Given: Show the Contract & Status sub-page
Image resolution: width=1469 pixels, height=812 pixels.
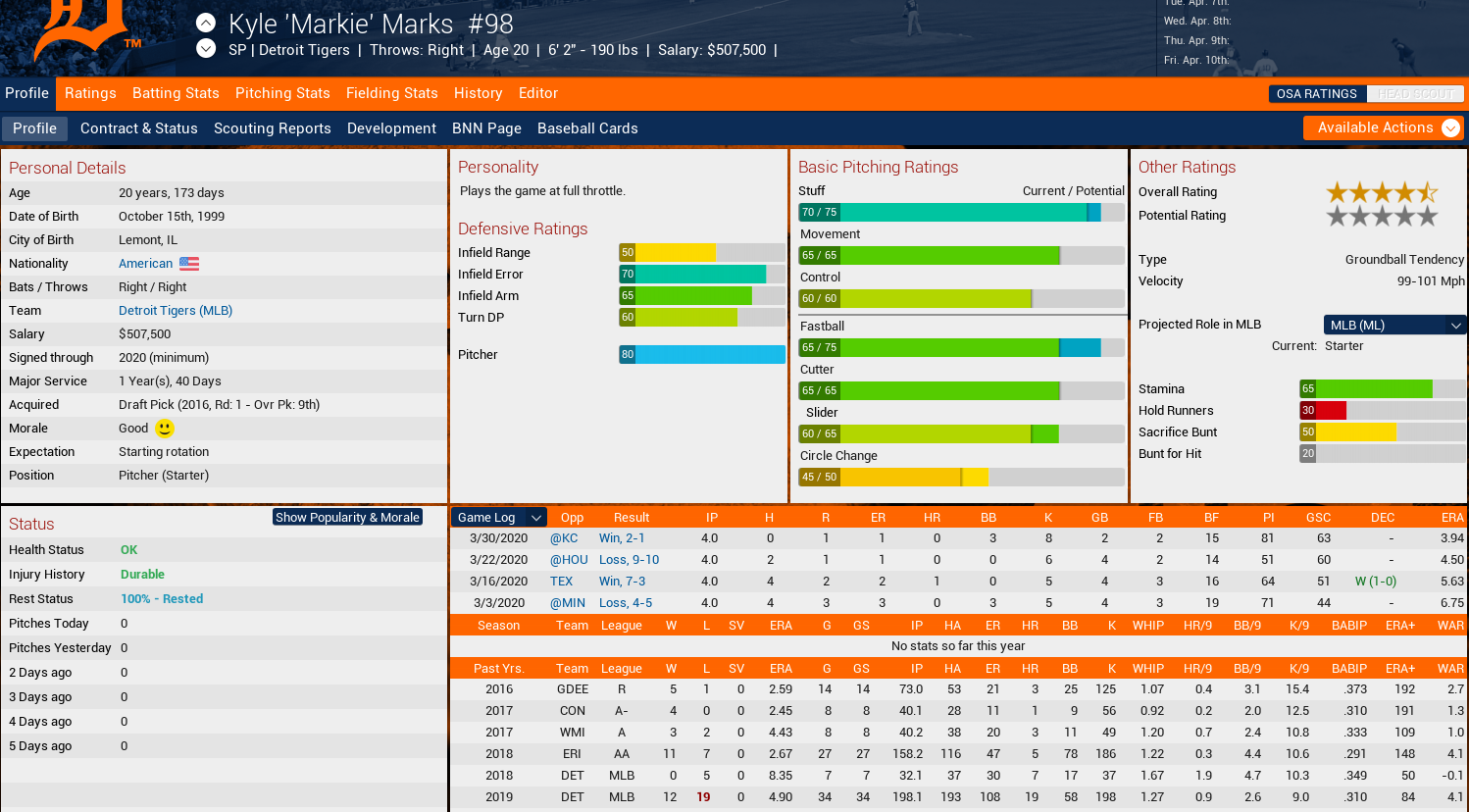Looking at the screenshot, I should [138, 128].
